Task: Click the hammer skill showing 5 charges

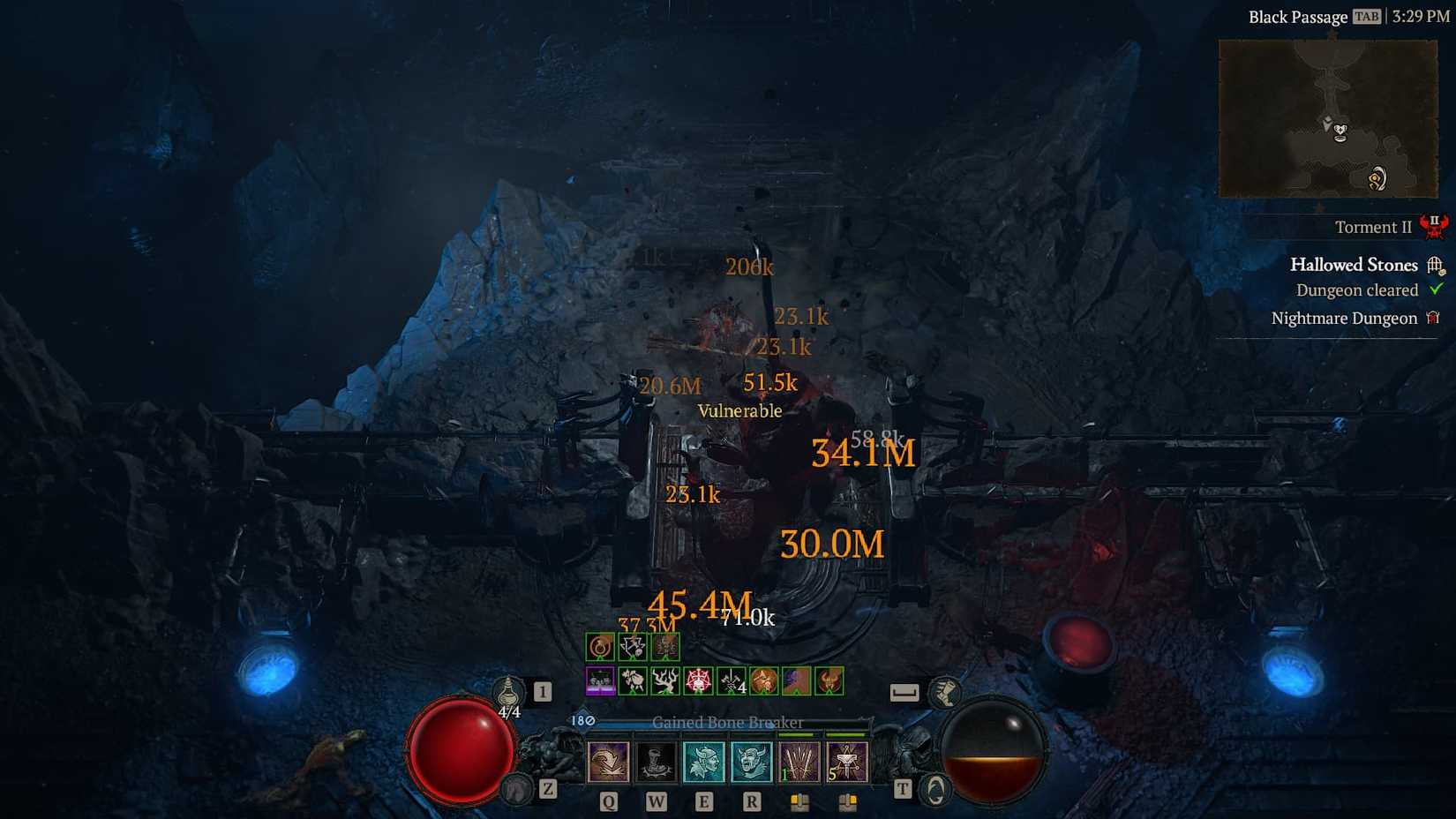Action: click(846, 761)
